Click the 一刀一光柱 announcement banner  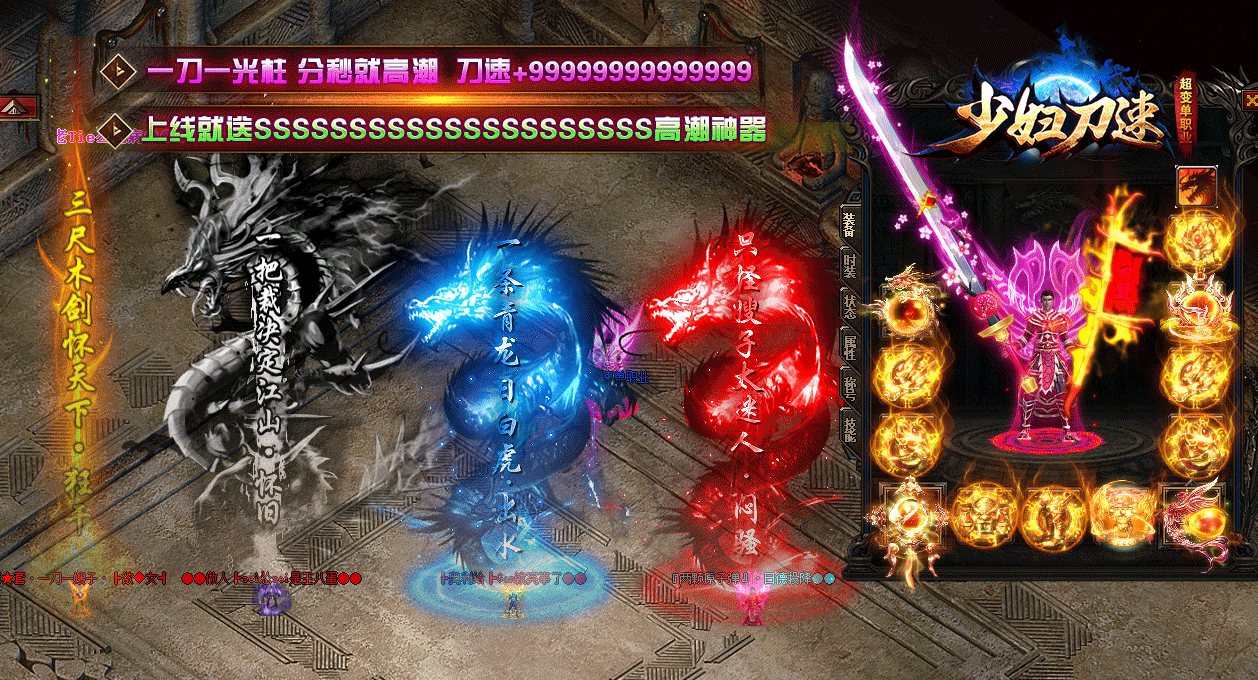click(x=432, y=71)
